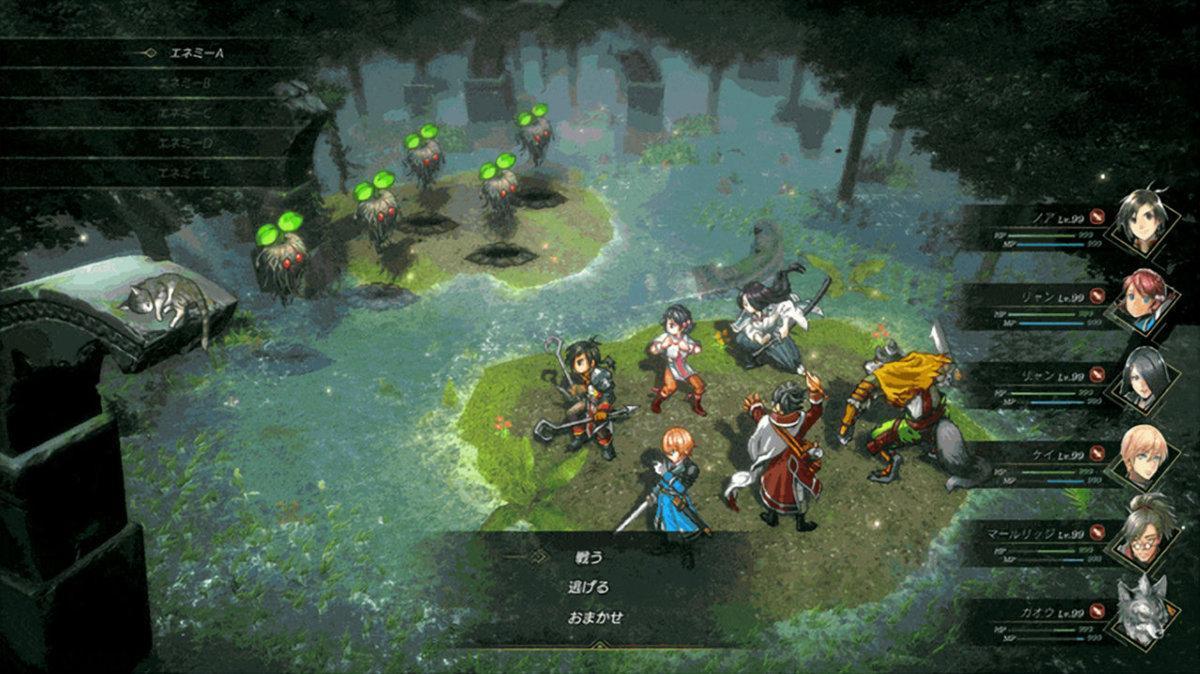The image size is (1200, 674).
Task: Click the red-haired party member portrait
Action: (x=1142, y=299)
